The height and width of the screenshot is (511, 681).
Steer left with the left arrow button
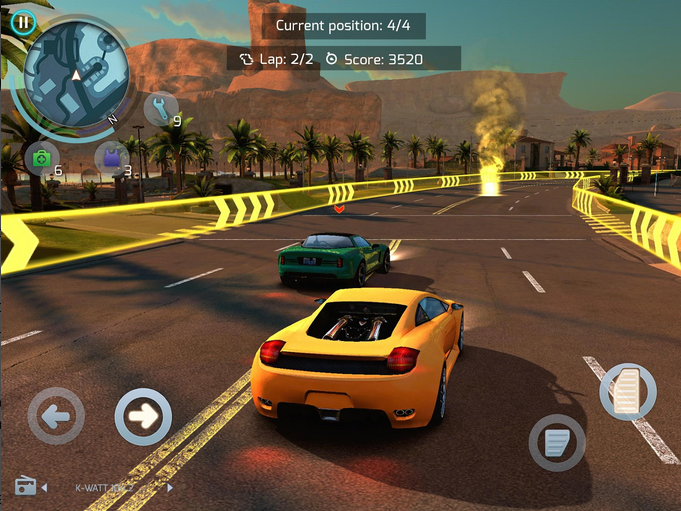click(x=56, y=416)
